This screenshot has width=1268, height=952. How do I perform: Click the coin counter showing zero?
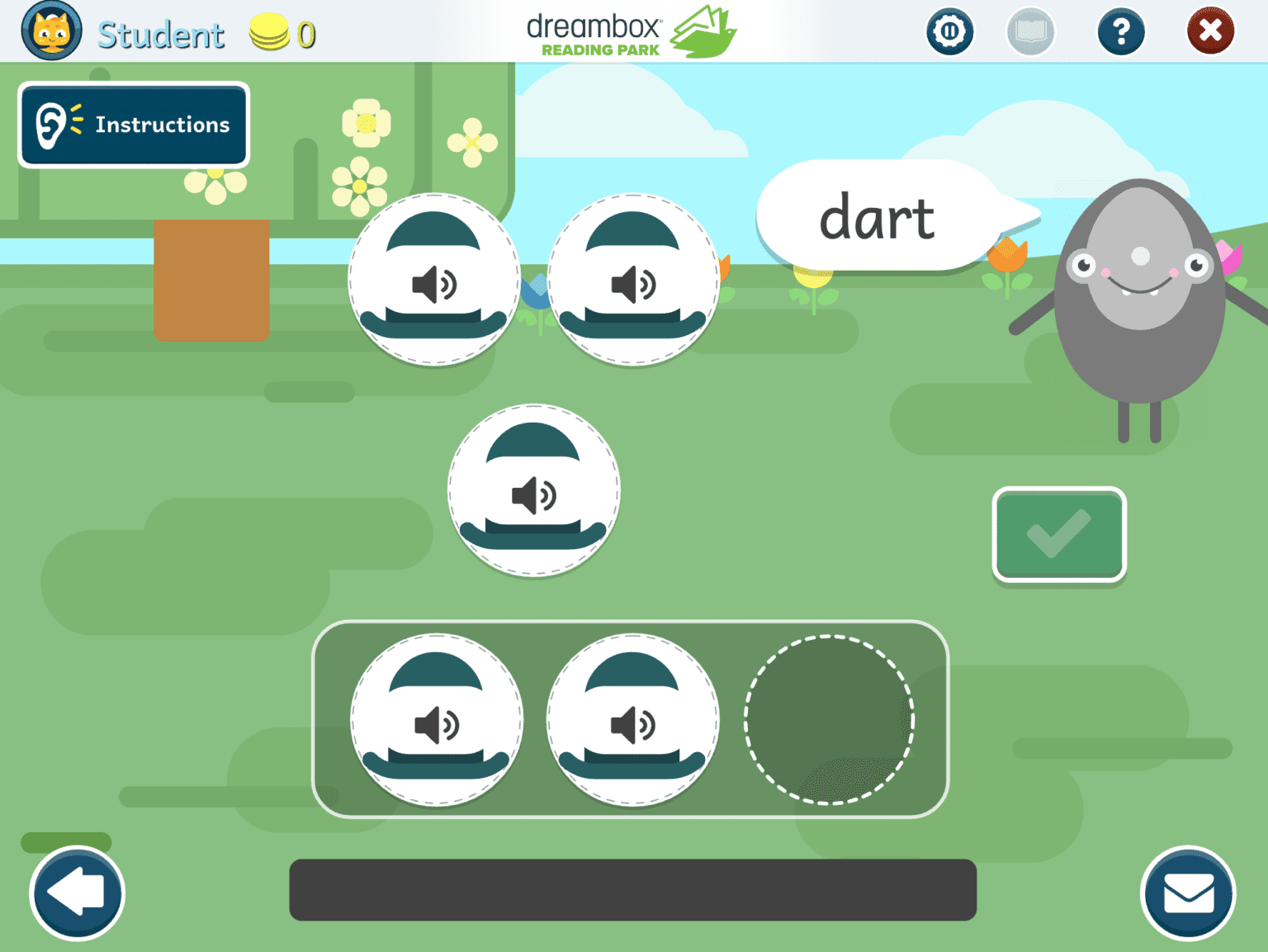click(x=282, y=32)
